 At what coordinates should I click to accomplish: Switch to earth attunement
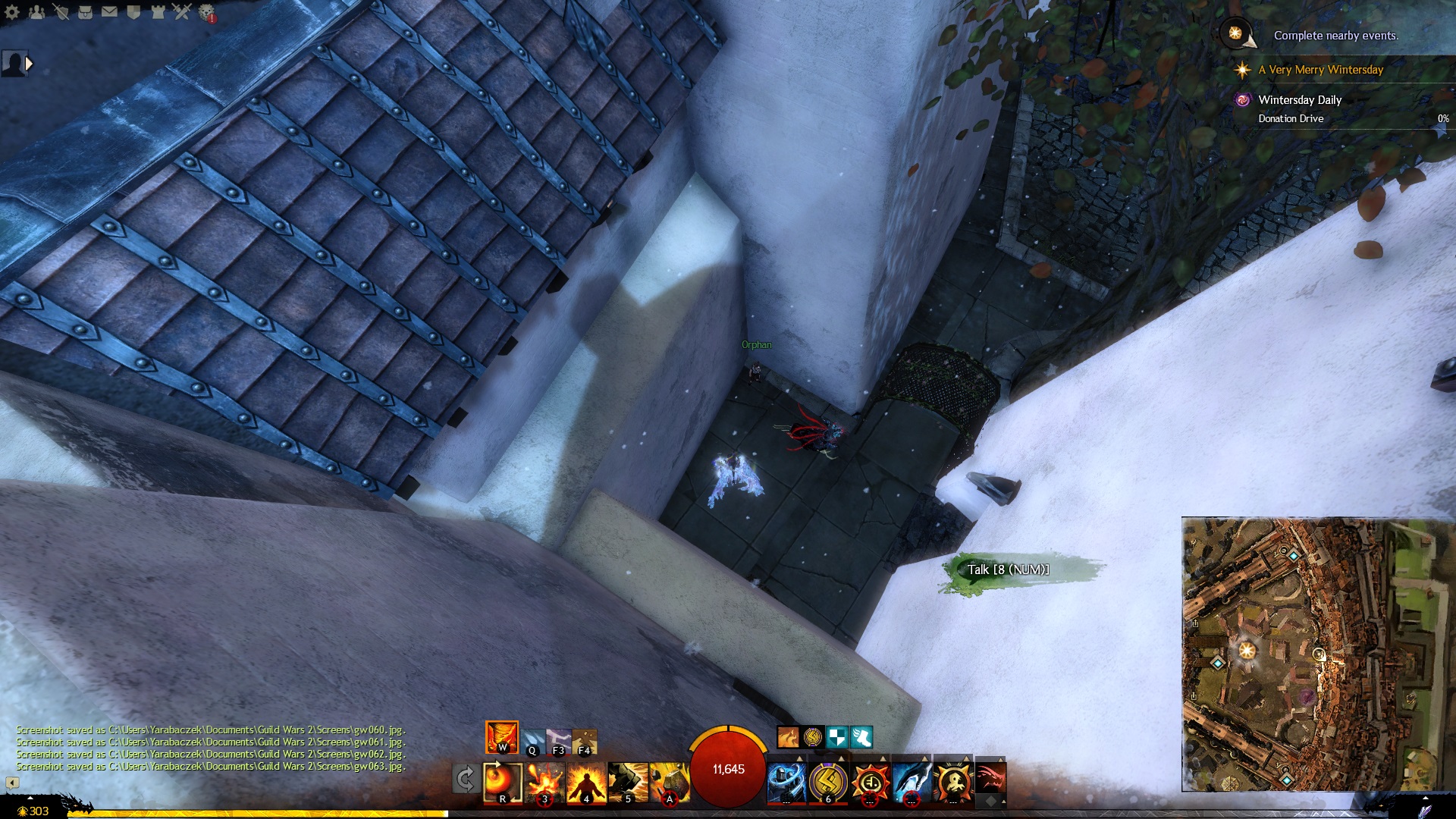click(x=585, y=740)
